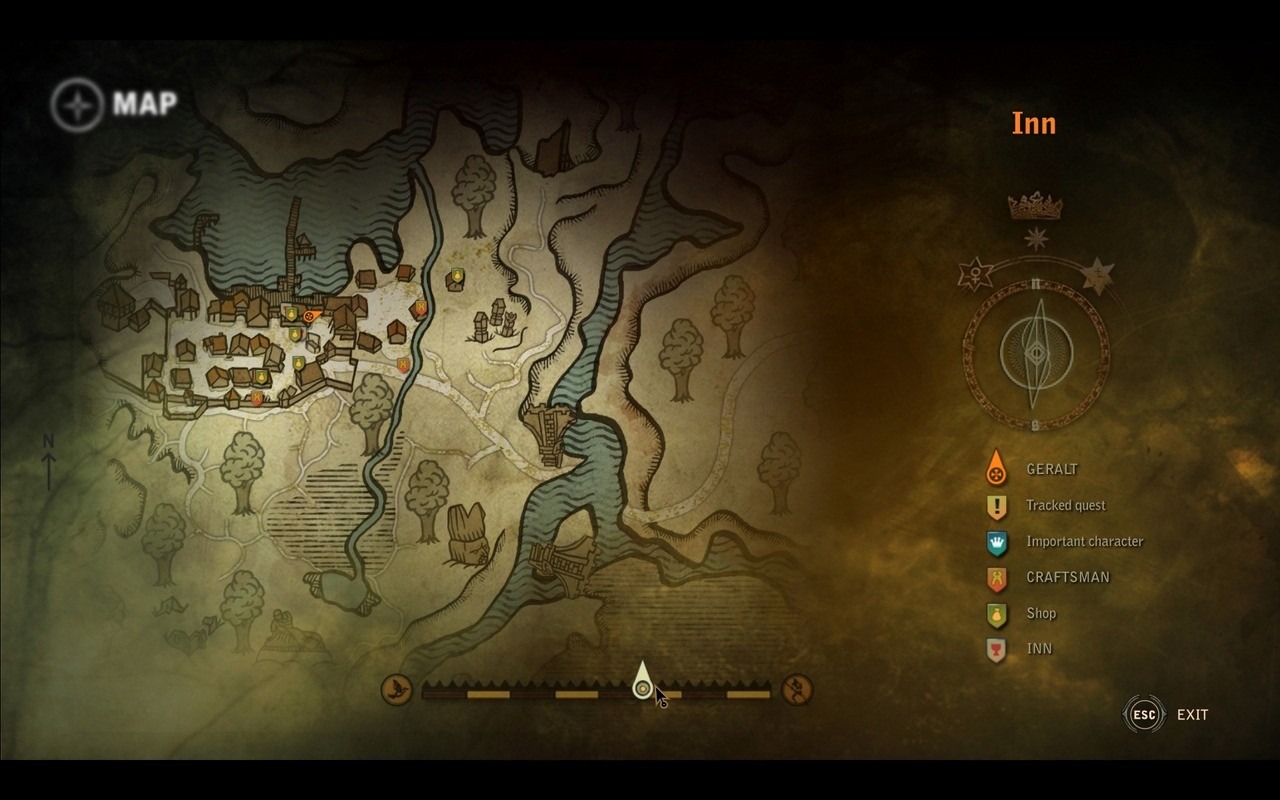Click the crown icon above the compass

tap(1035, 207)
